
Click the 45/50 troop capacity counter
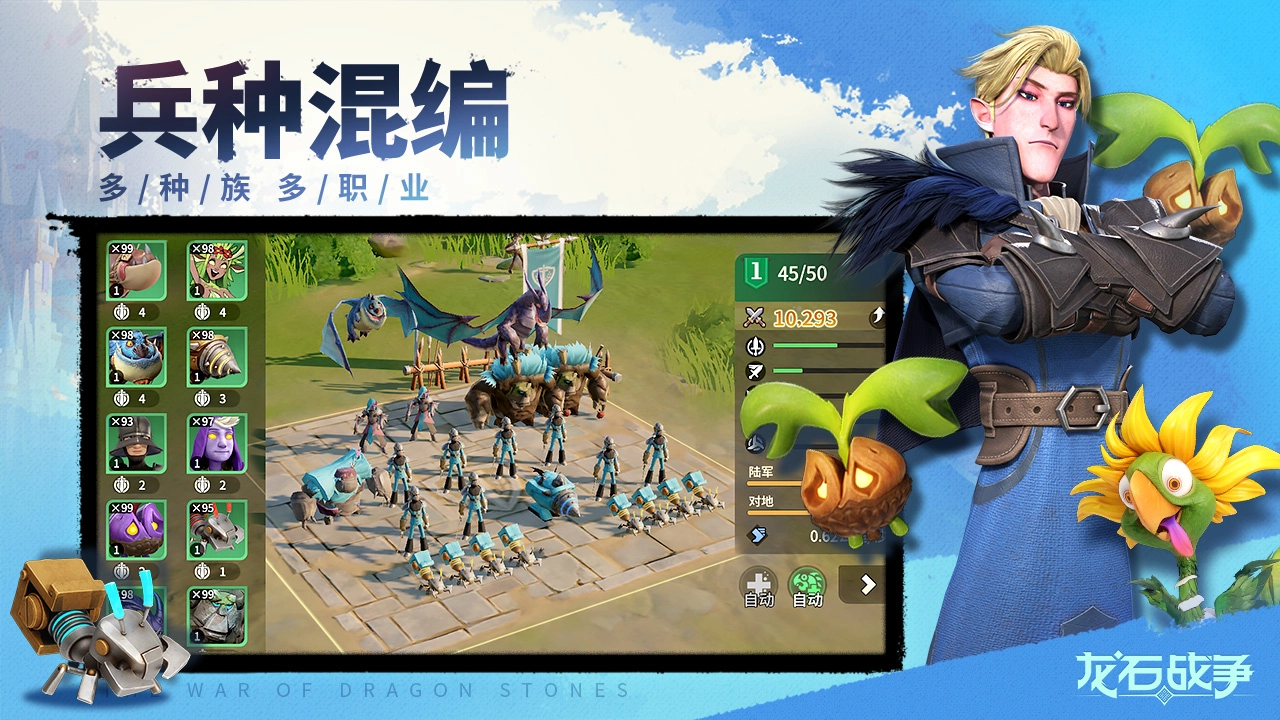[800, 272]
